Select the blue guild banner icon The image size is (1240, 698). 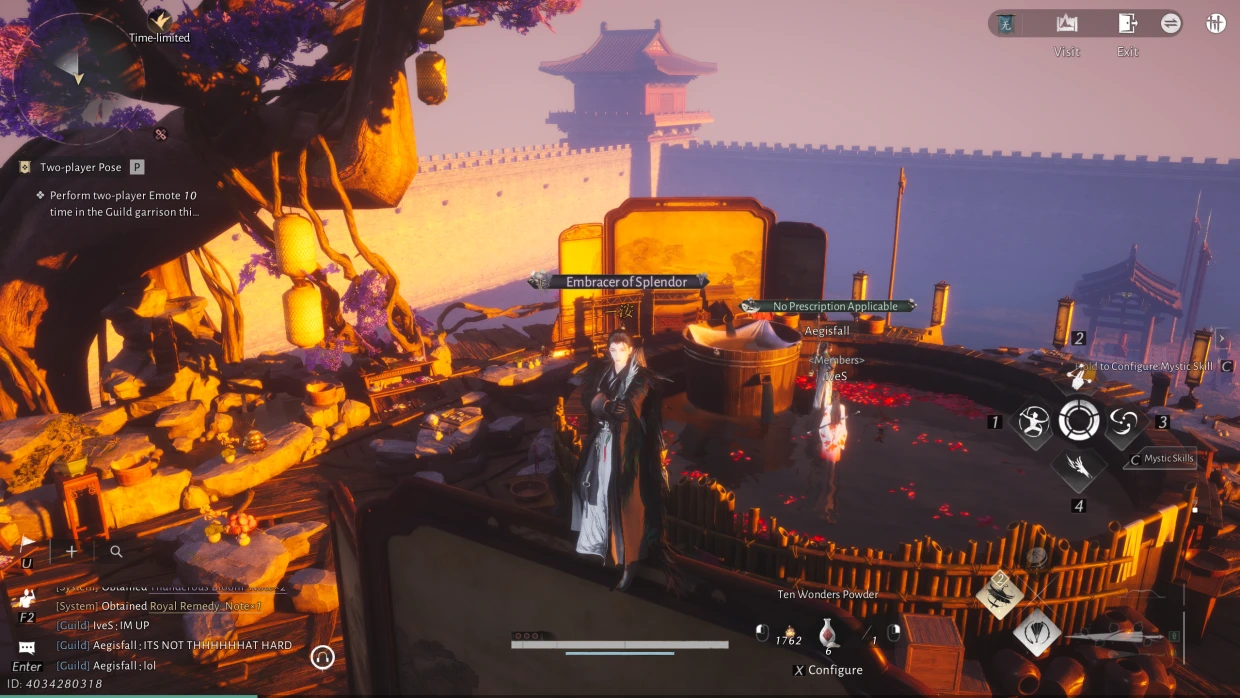coord(1006,24)
